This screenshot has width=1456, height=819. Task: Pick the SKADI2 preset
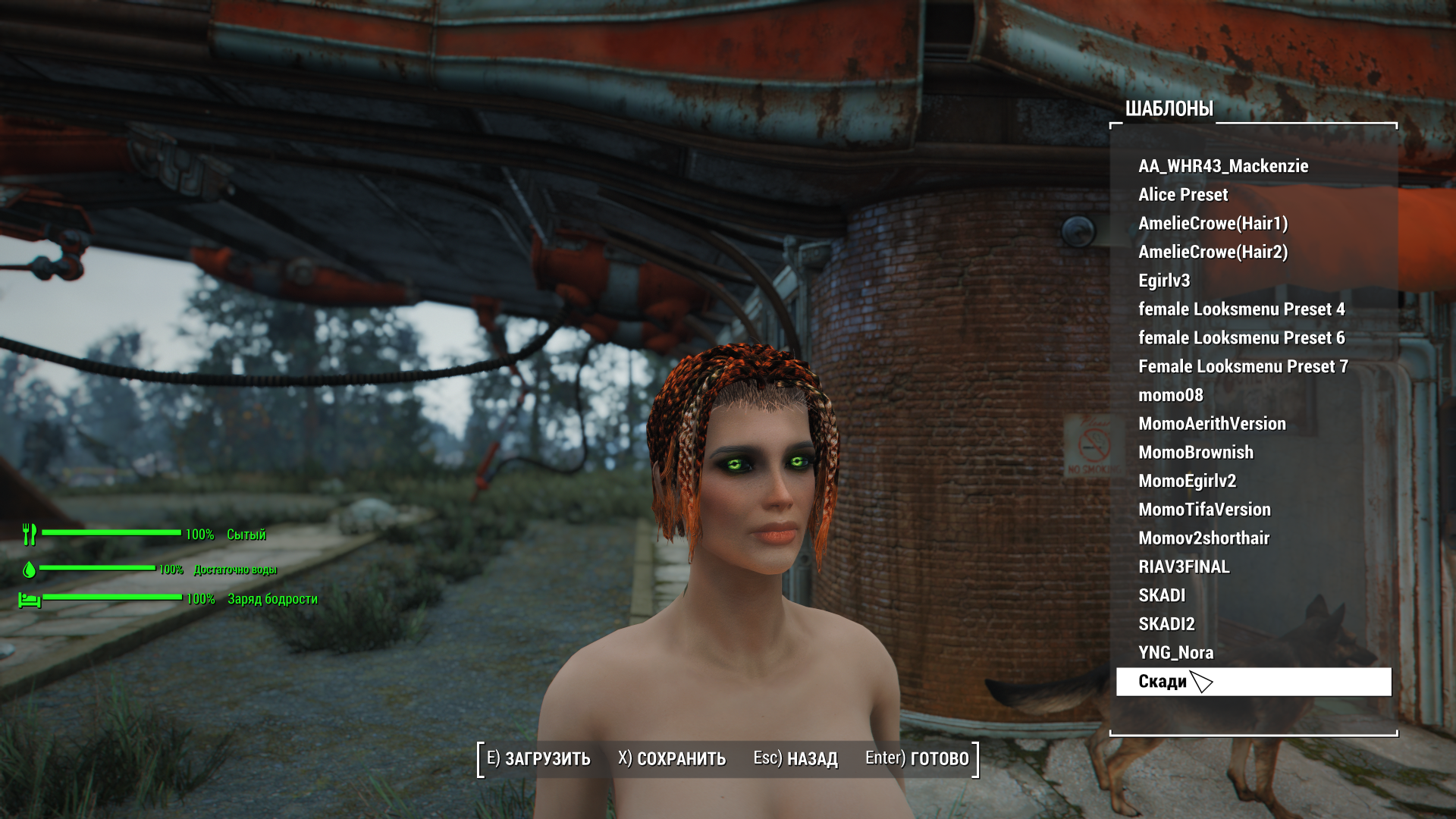click(x=1166, y=624)
